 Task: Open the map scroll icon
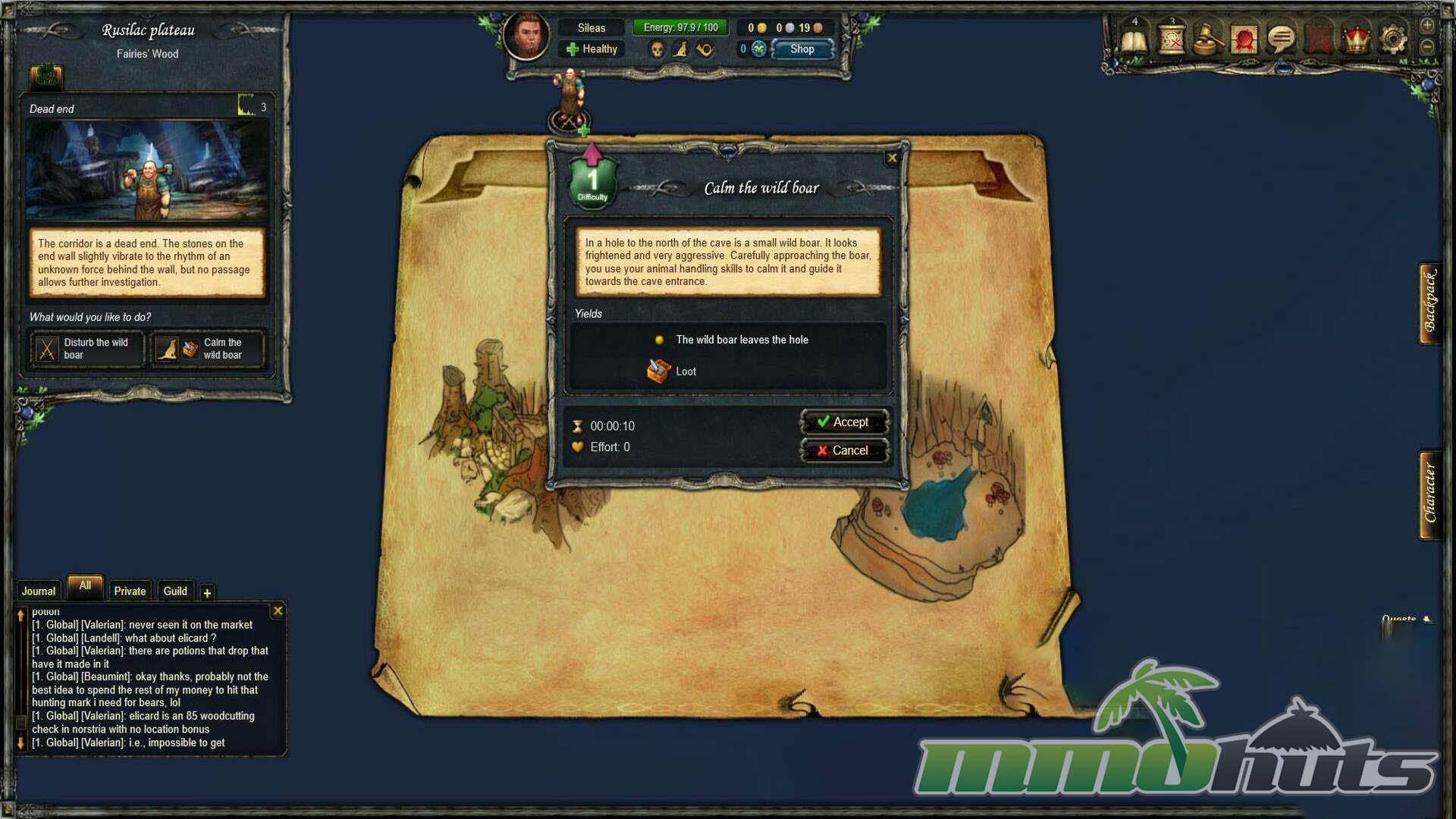(x=1172, y=39)
